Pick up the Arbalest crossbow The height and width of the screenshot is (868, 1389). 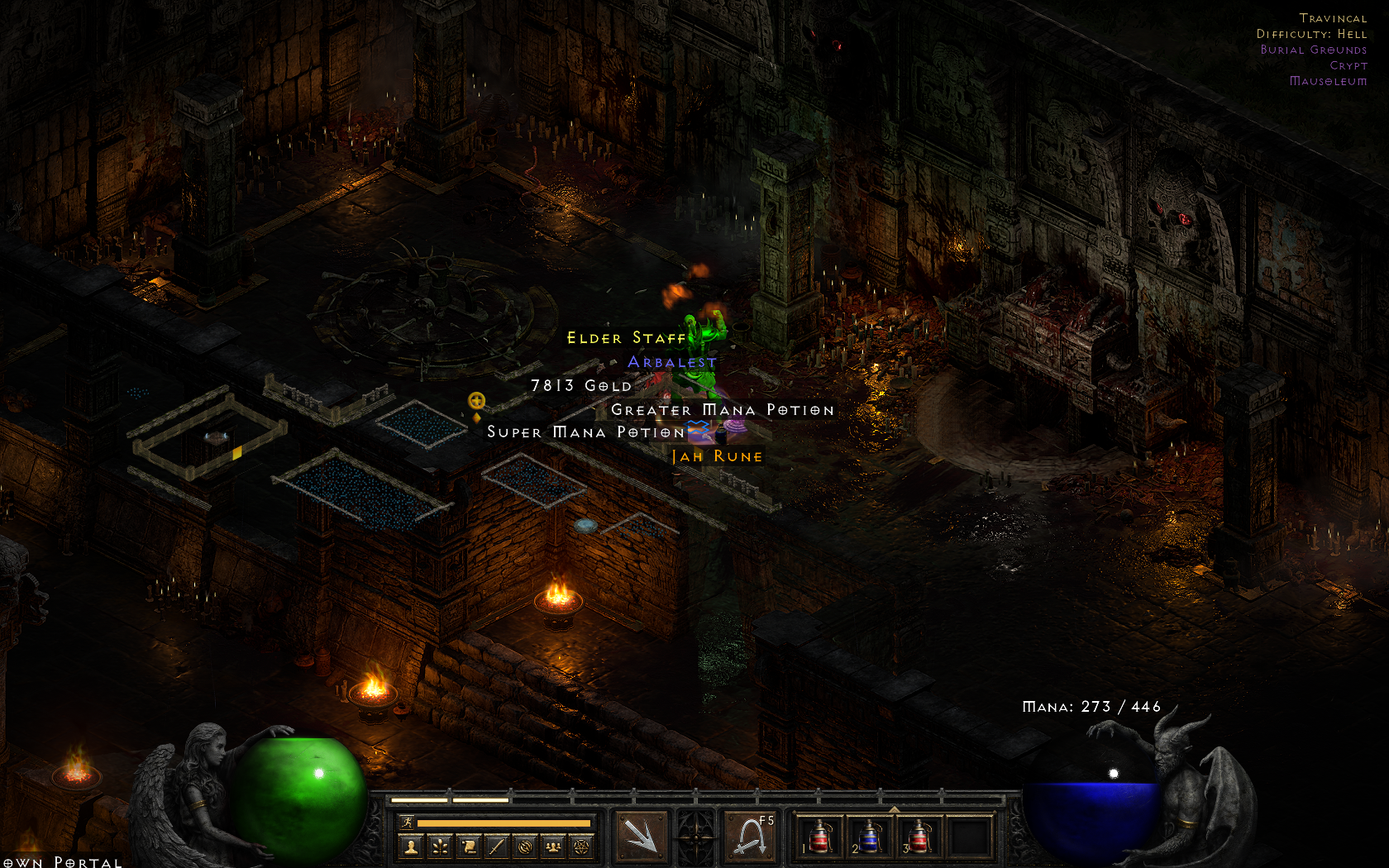[x=670, y=361]
